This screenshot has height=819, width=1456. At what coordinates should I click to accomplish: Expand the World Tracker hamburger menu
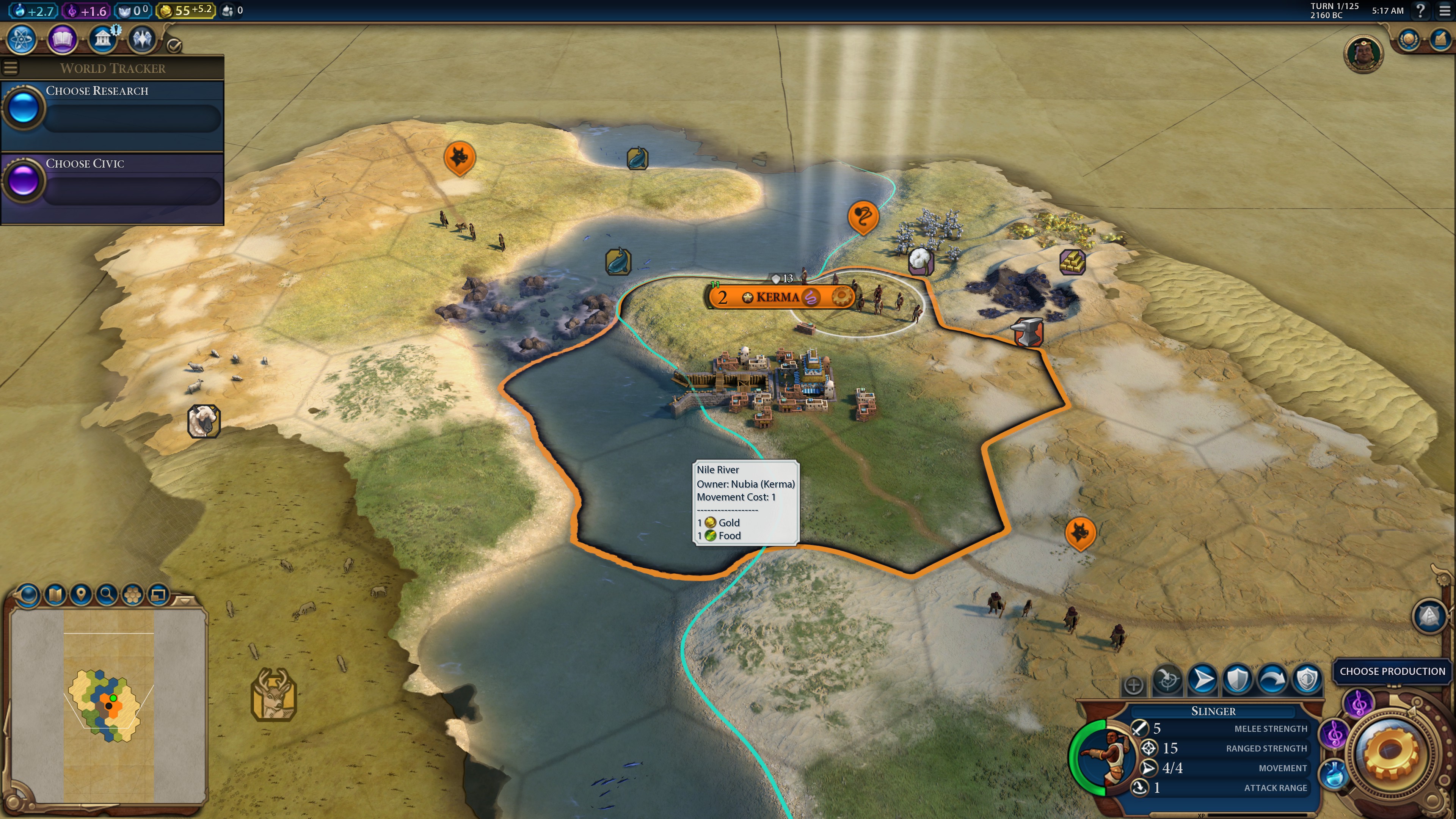point(11,67)
